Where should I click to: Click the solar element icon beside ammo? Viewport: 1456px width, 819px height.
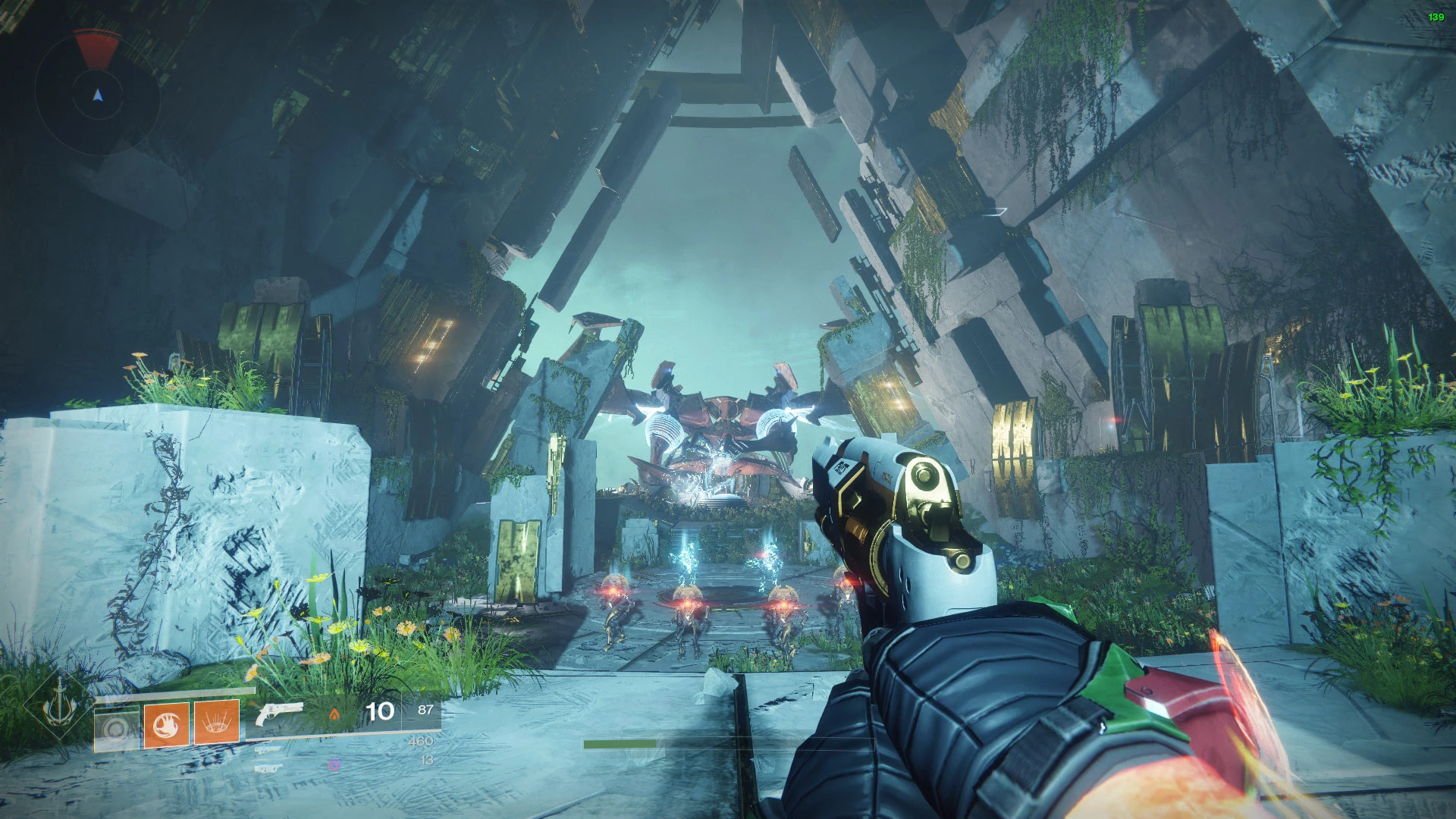click(x=334, y=714)
